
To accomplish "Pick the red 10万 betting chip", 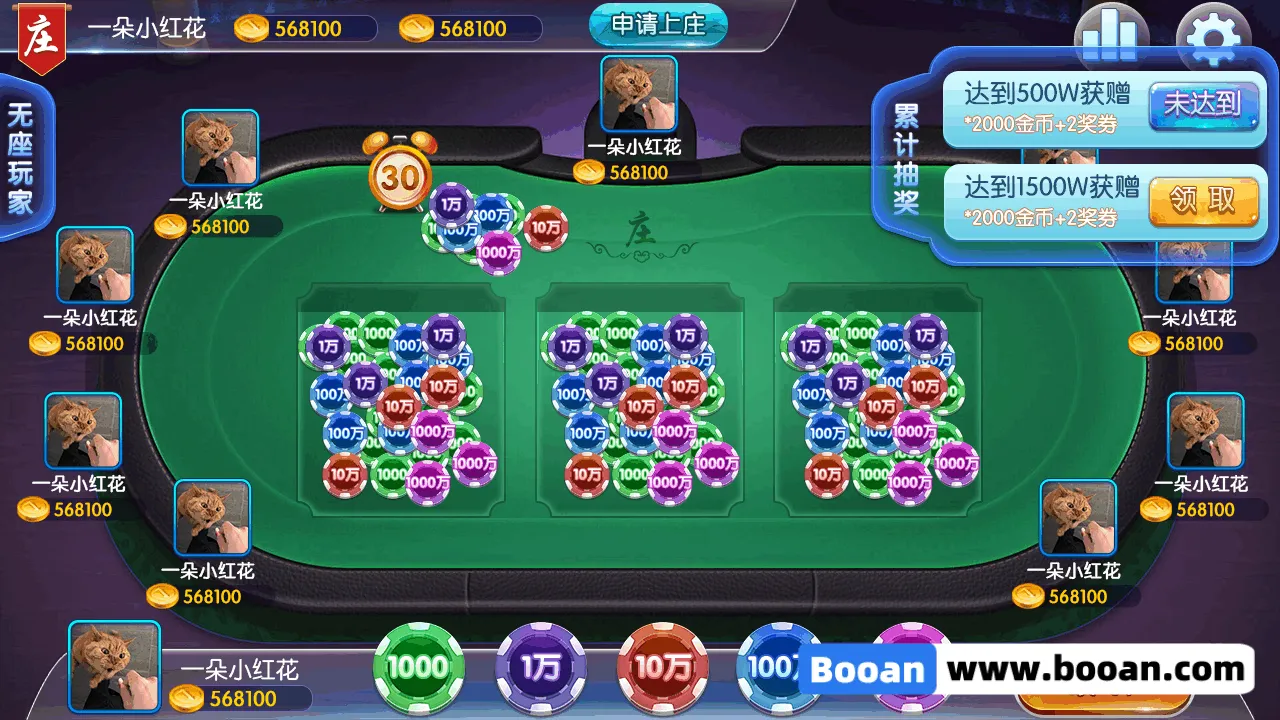I will (x=662, y=667).
